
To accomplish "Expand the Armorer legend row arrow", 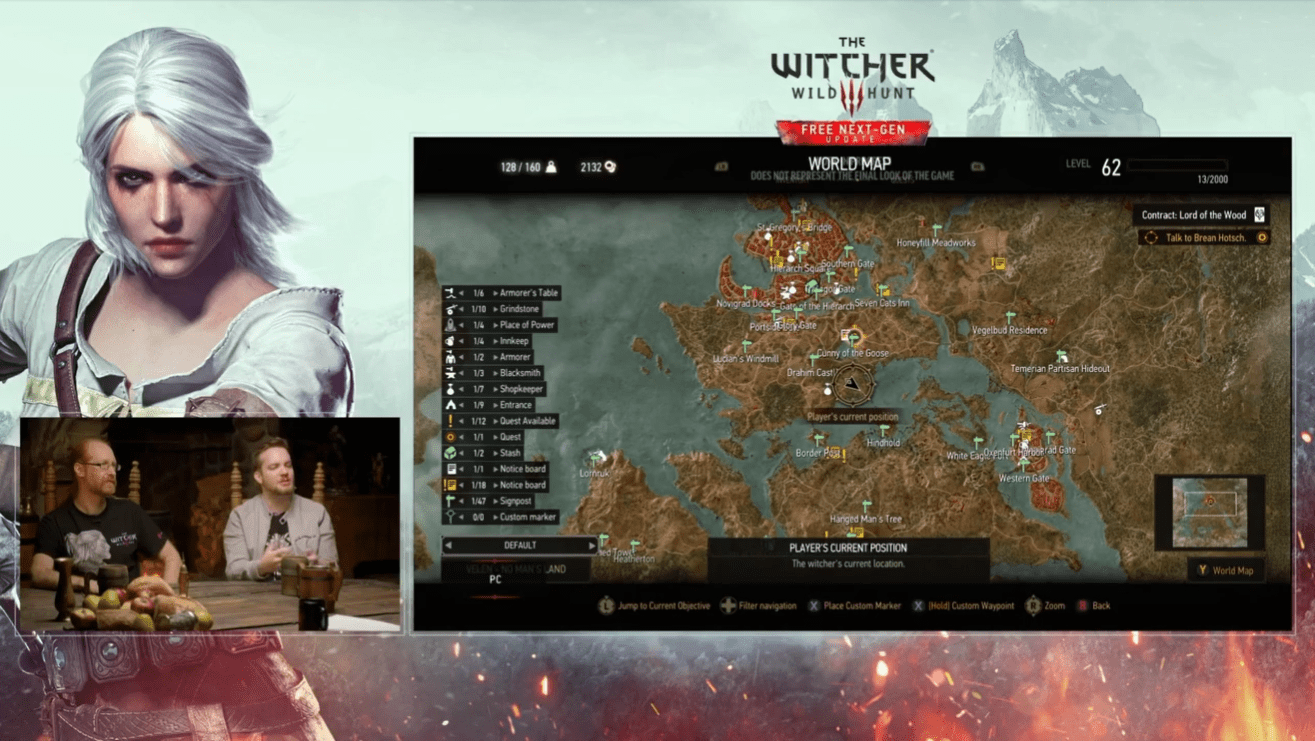I will (497, 357).
